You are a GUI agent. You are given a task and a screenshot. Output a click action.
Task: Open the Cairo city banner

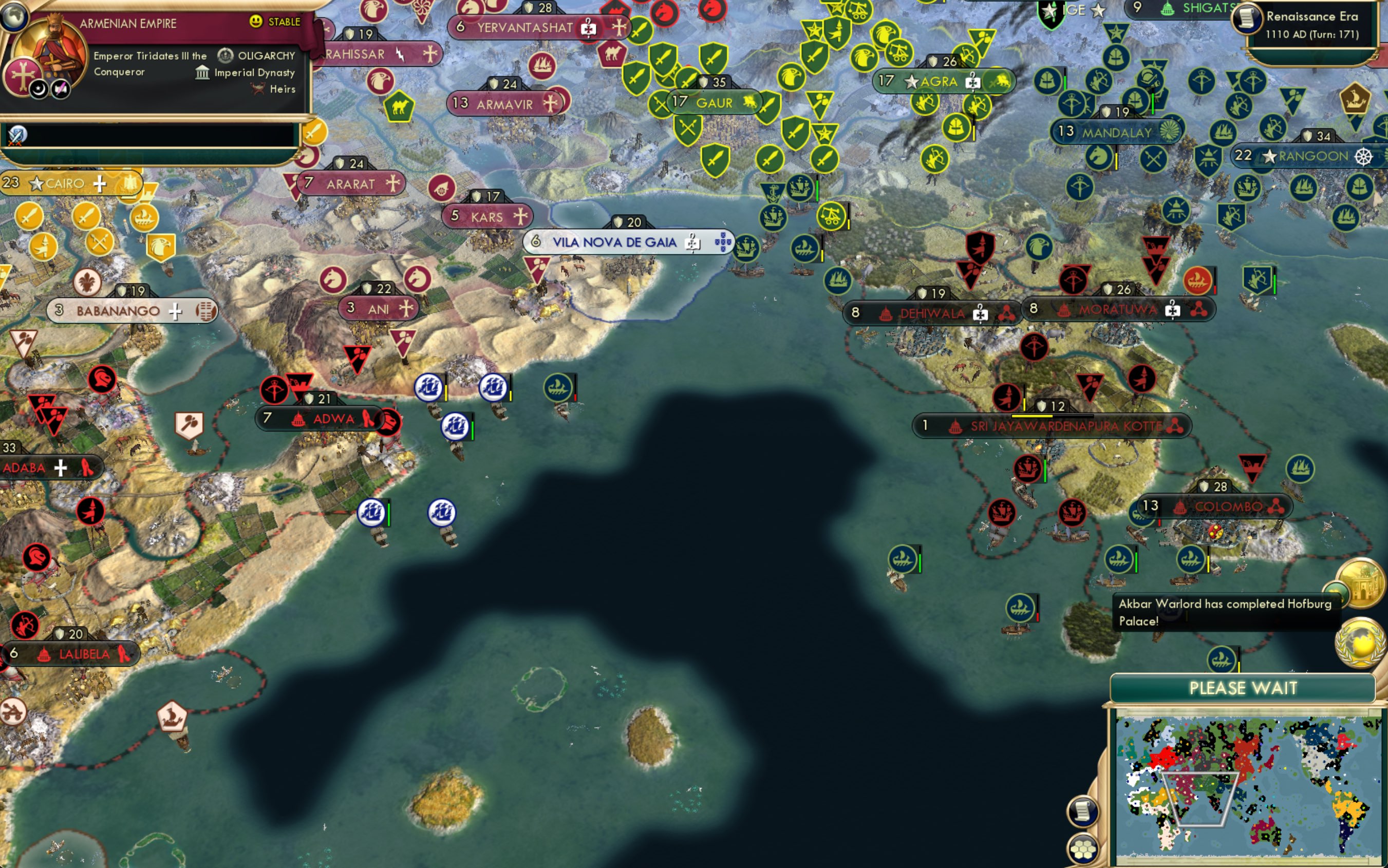tap(63, 183)
